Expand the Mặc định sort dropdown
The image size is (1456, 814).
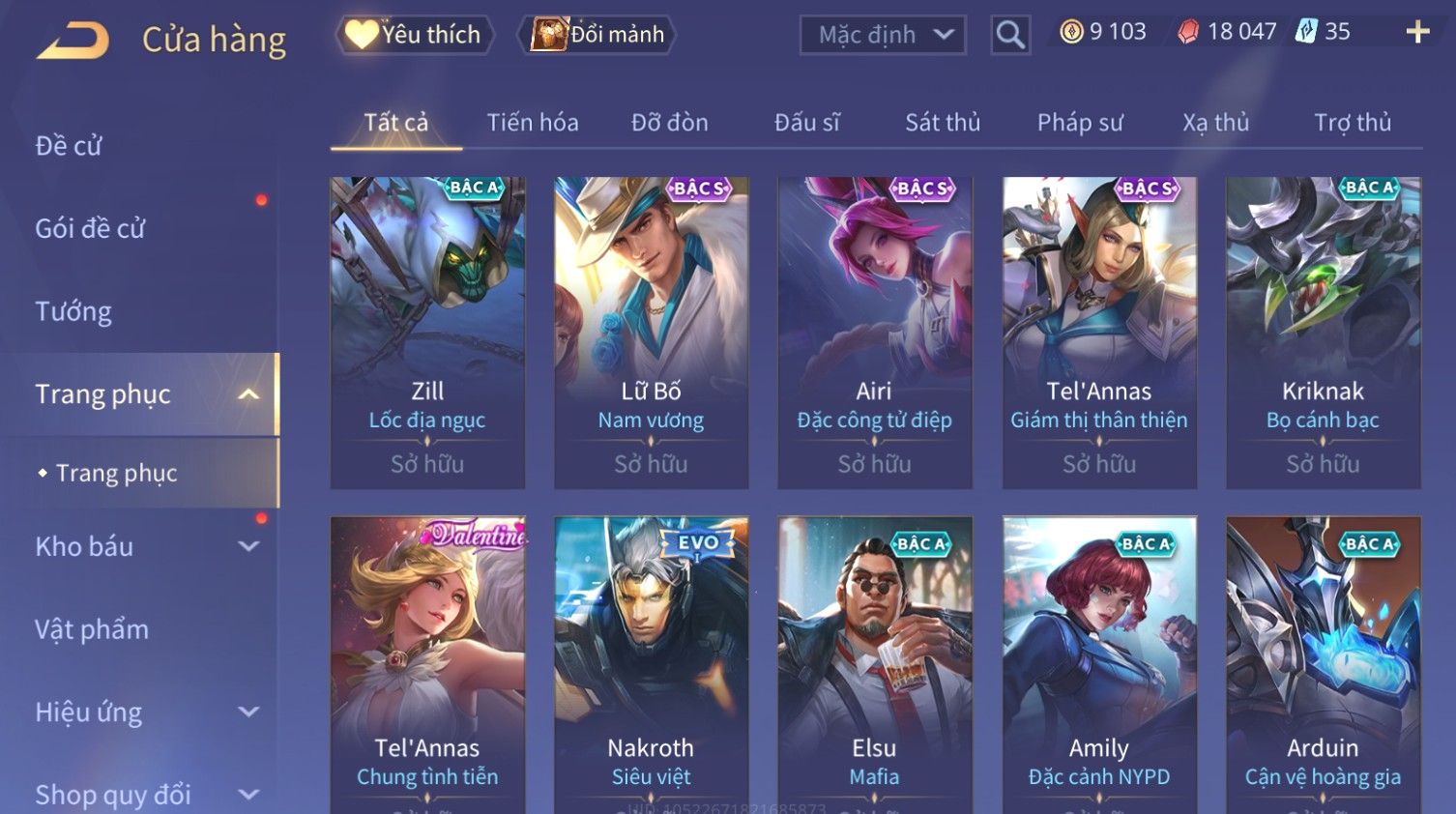tap(883, 35)
